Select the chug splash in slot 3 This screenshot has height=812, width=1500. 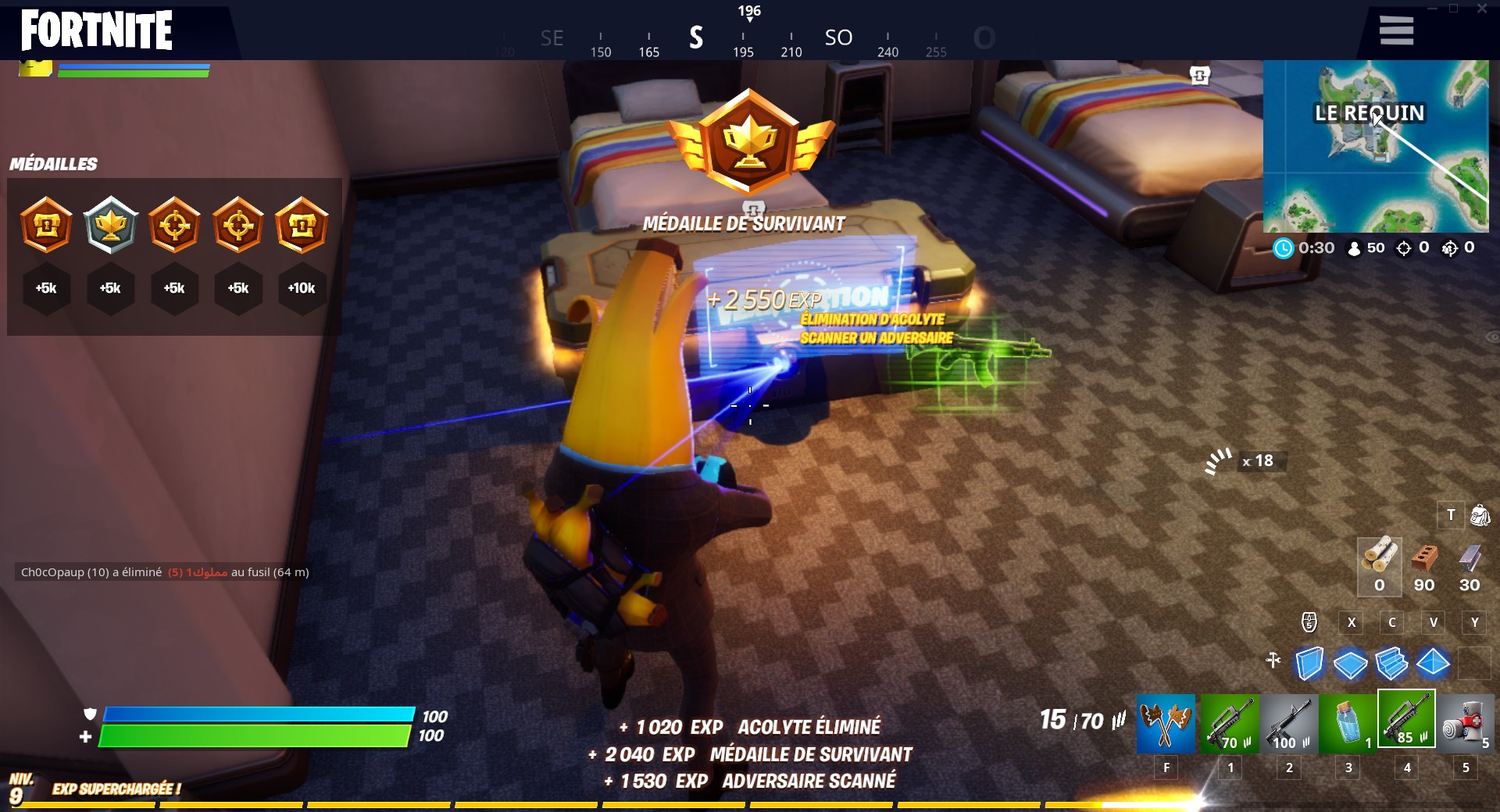pyautogui.click(x=1348, y=724)
